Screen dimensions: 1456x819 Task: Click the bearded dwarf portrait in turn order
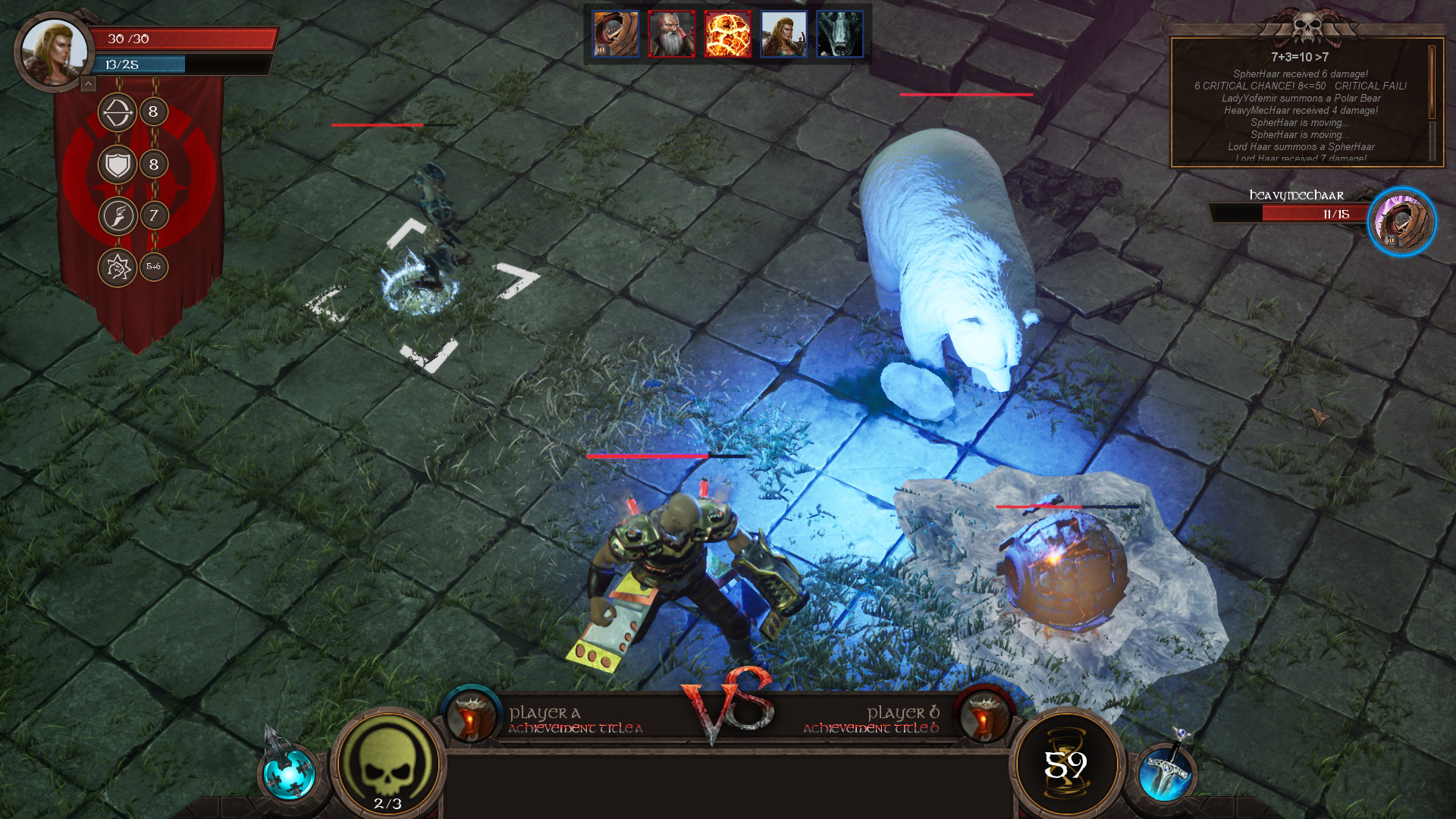tap(671, 34)
